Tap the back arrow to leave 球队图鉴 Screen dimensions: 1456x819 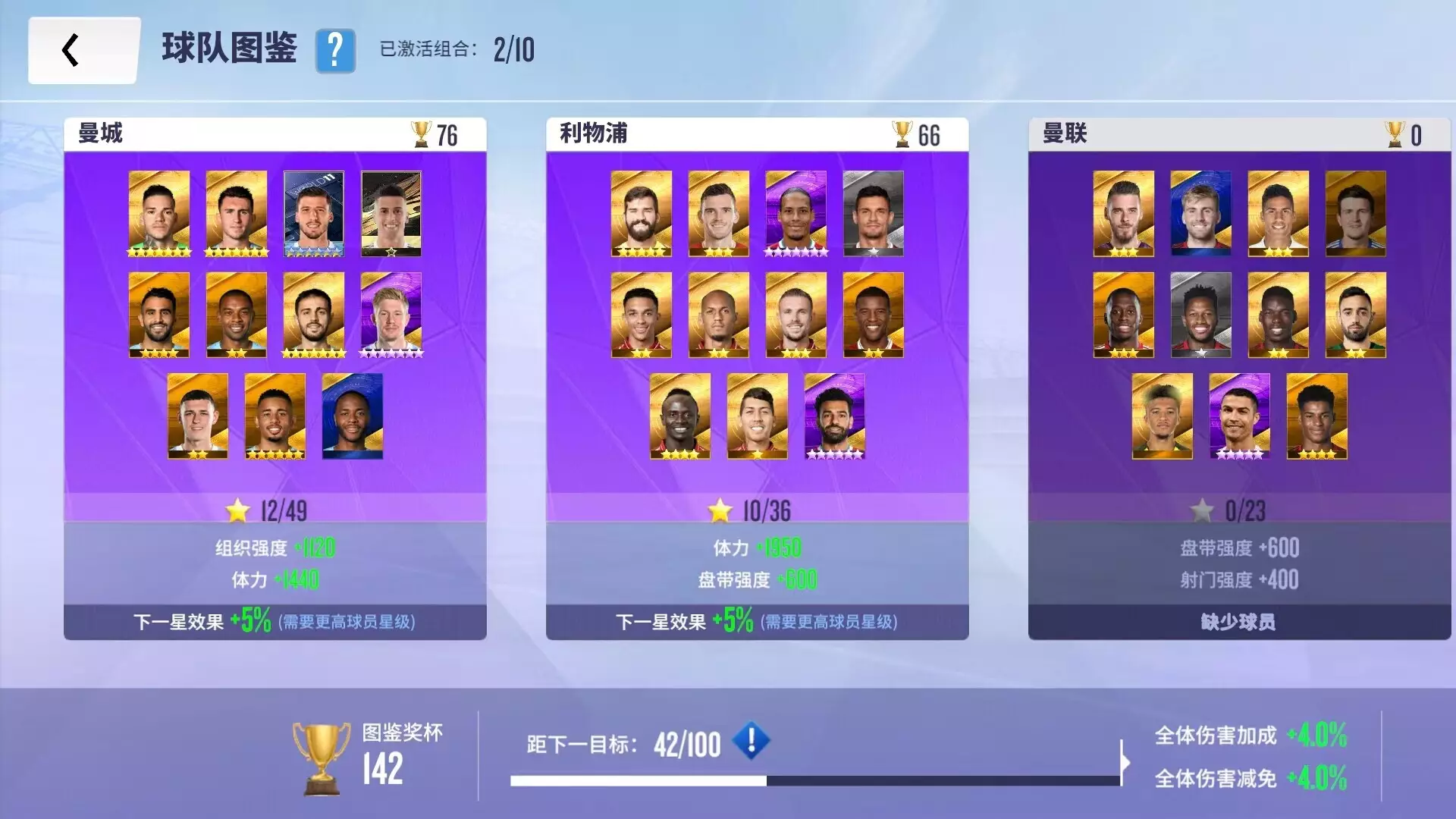point(72,50)
